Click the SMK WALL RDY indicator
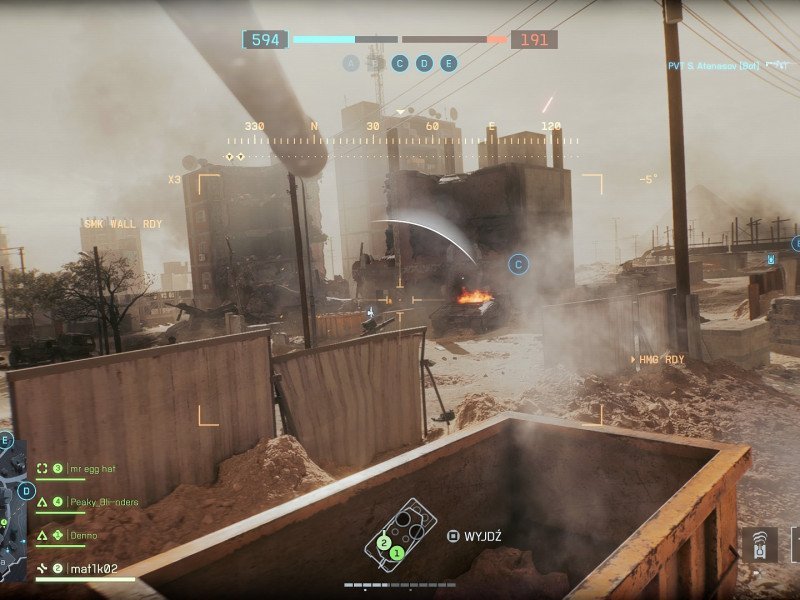Screen dimensions: 800x600 coord(123,224)
